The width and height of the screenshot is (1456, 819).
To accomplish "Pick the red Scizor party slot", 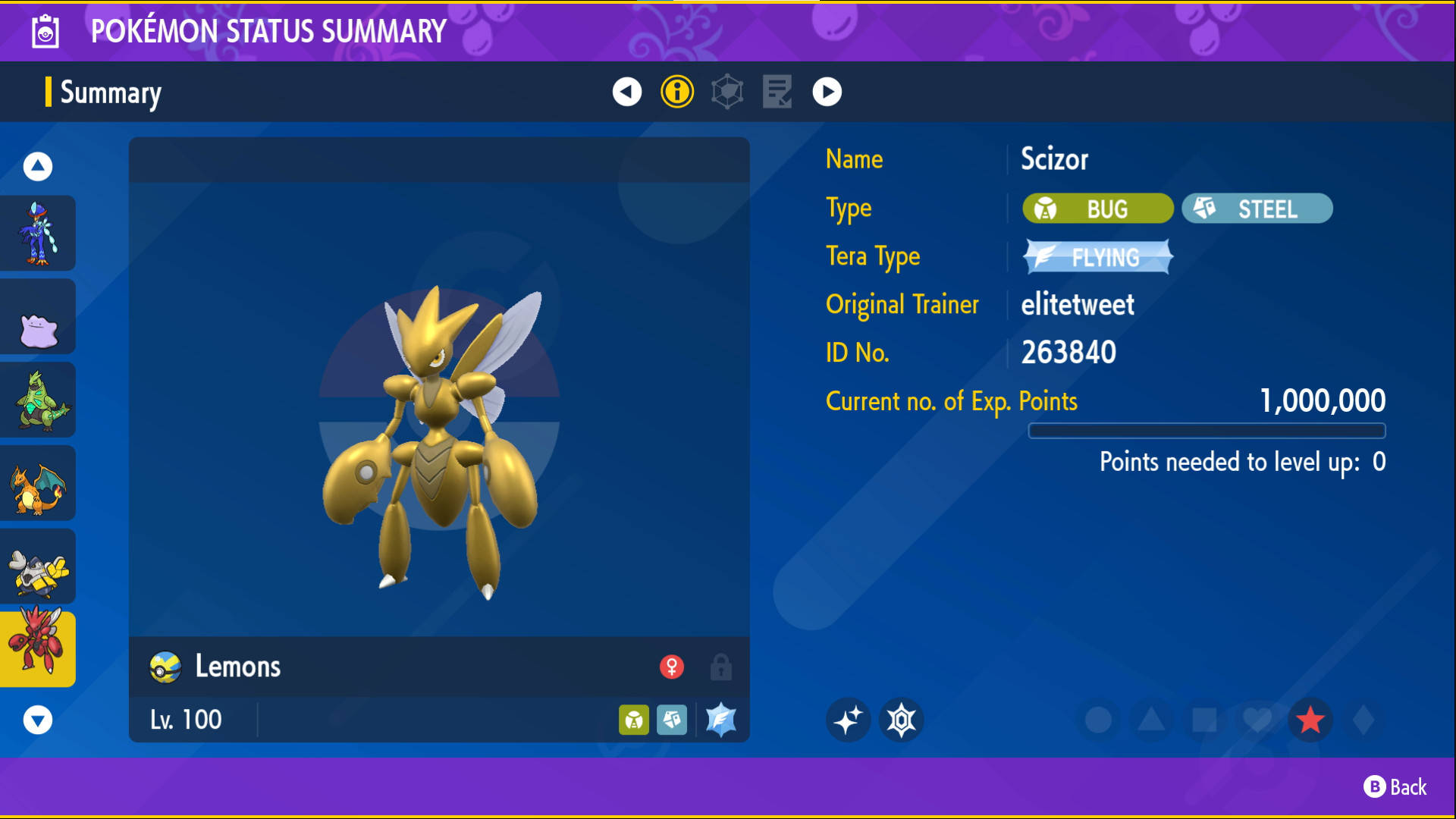I will coord(38,649).
